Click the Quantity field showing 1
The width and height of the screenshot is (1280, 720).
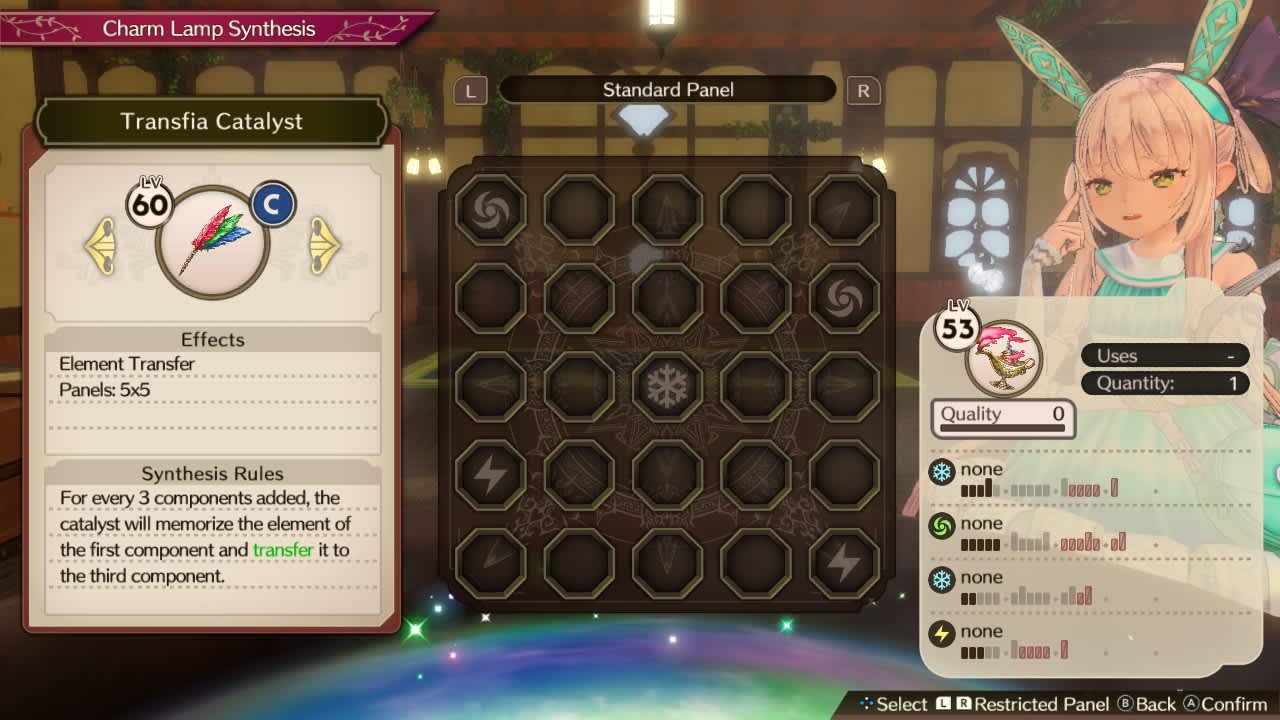point(1163,383)
